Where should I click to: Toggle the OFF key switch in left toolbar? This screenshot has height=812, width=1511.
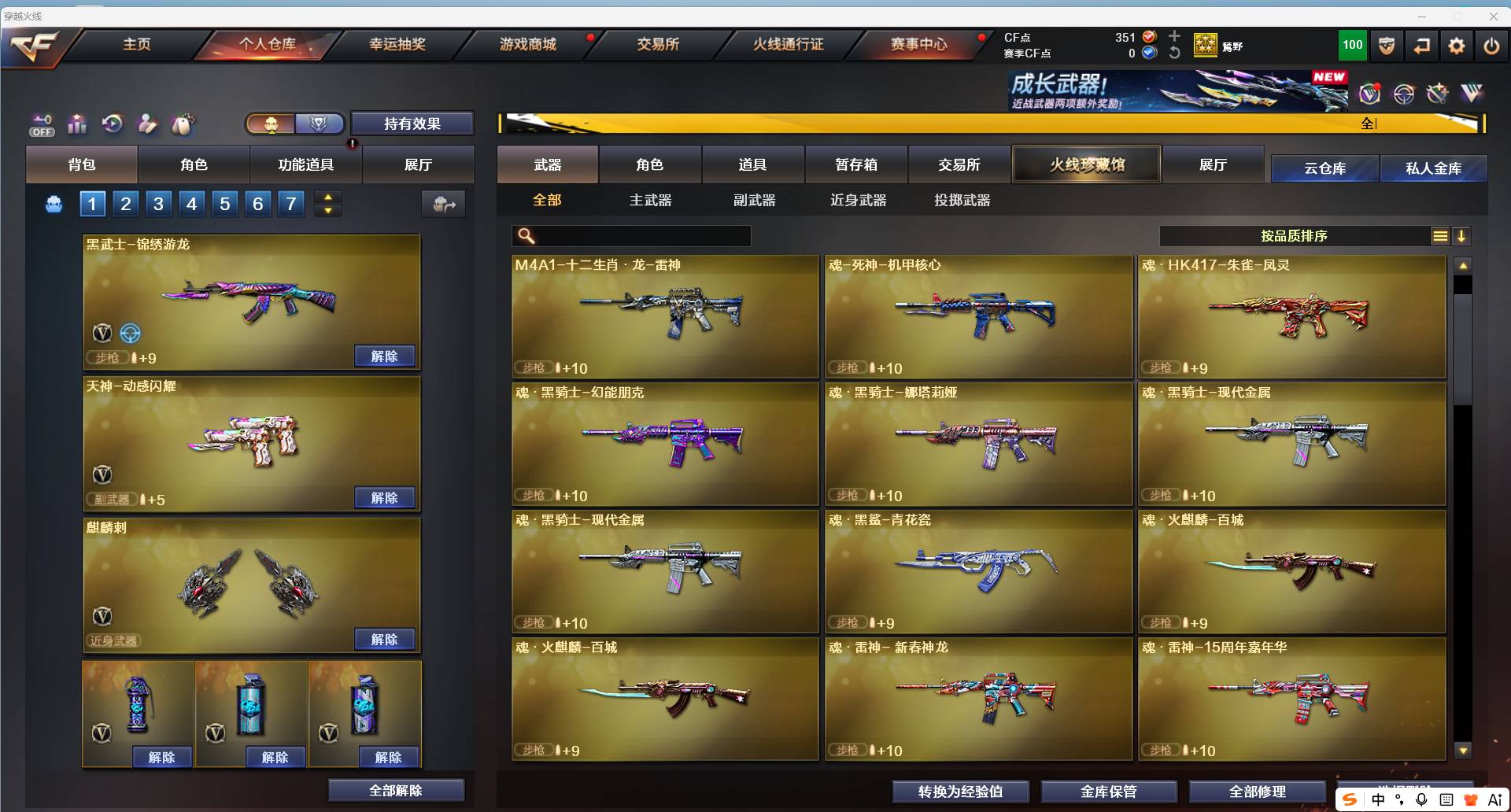tap(41, 124)
